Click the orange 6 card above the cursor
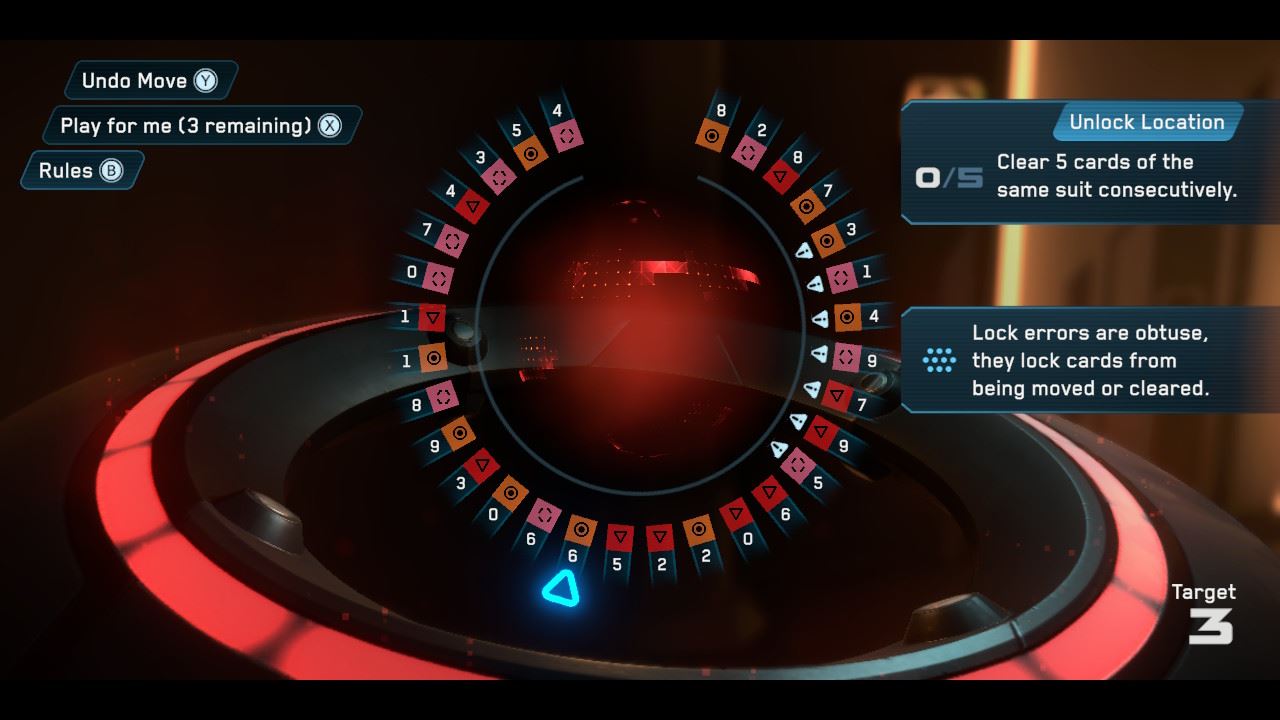The width and height of the screenshot is (1280, 720). pos(582,529)
